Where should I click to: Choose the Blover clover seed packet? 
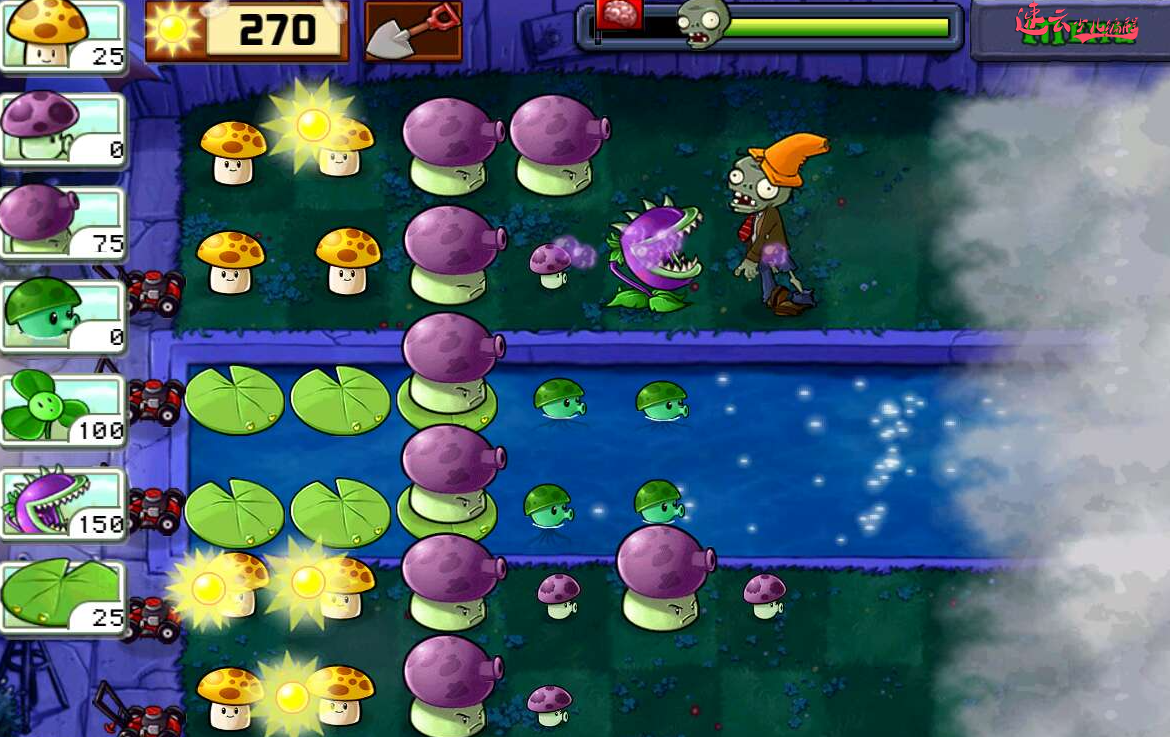[x=62, y=408]
